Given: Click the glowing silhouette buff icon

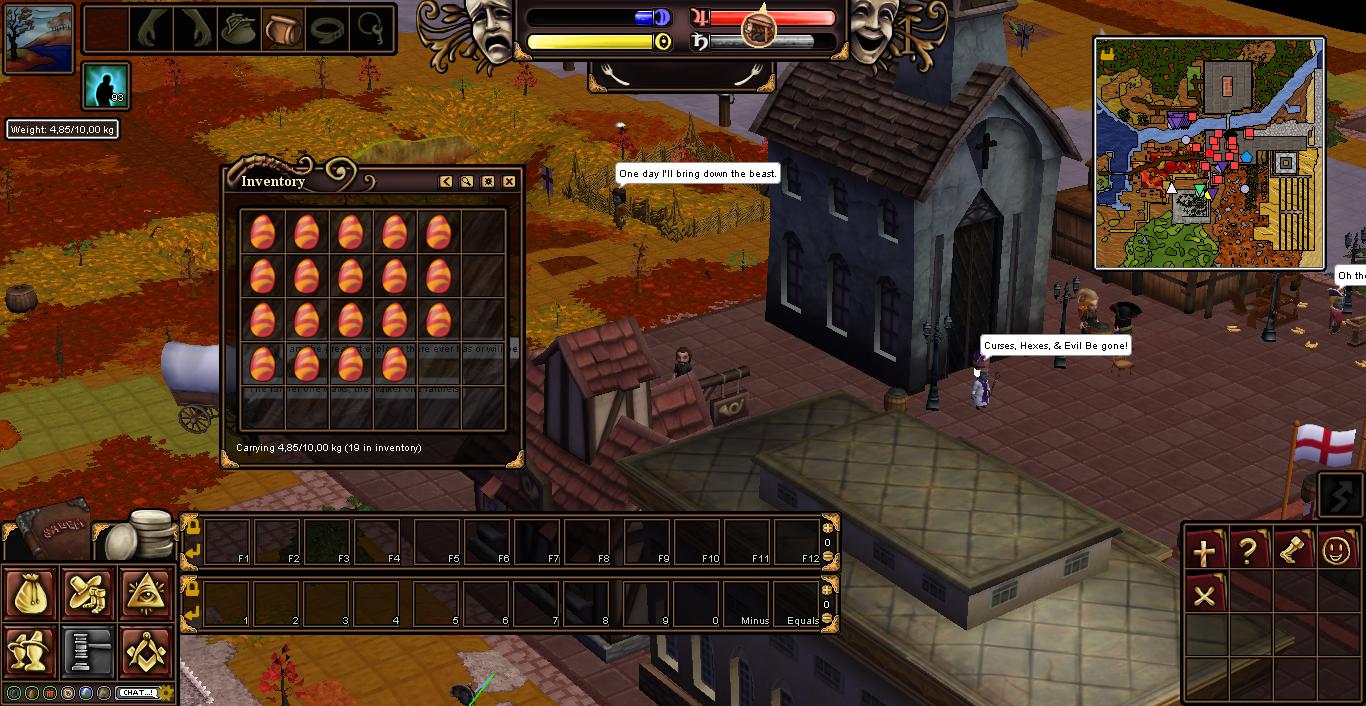Looking at the screenshot, I should pos(106,86).
